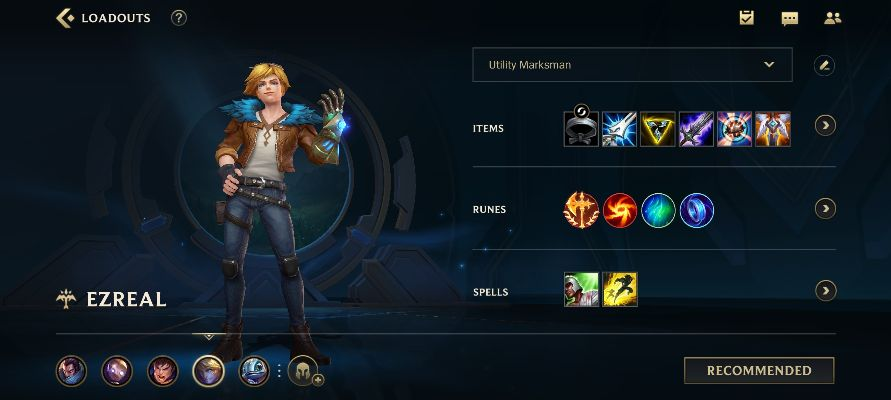Add a champion with the helmet plus icon
891x400 pixels.
pyautogui.click(x=305, y=372)
